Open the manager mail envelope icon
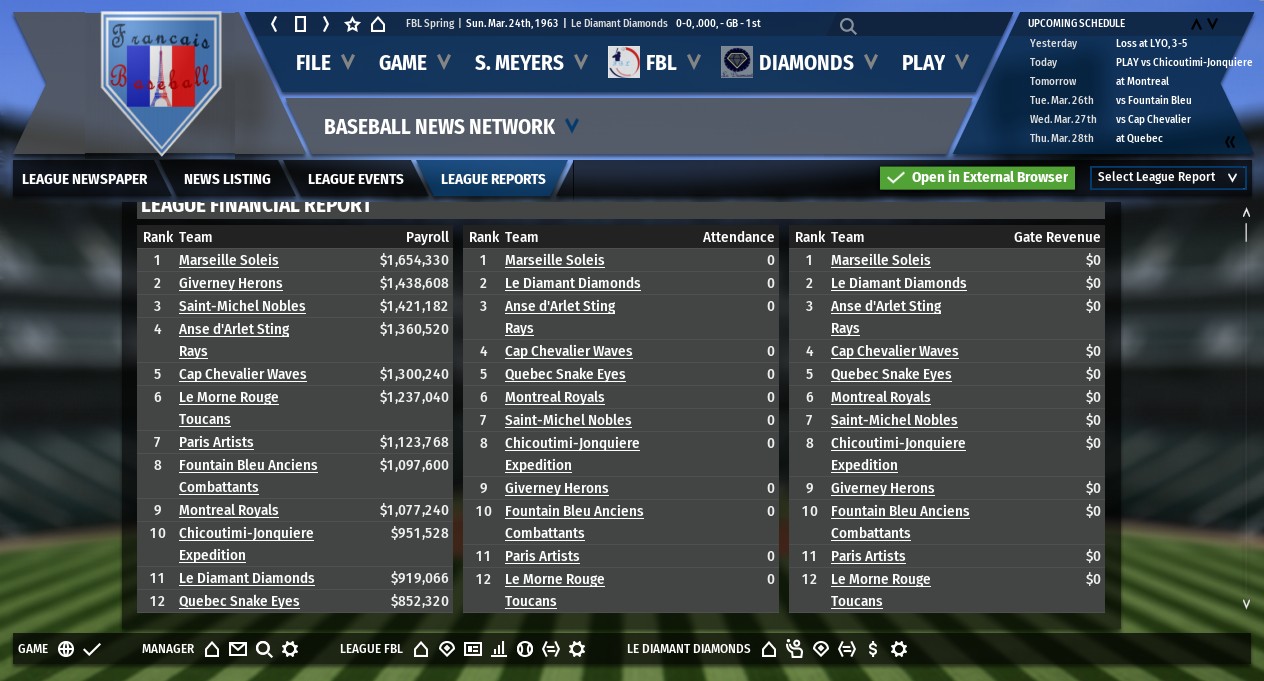 click(237, 649)
